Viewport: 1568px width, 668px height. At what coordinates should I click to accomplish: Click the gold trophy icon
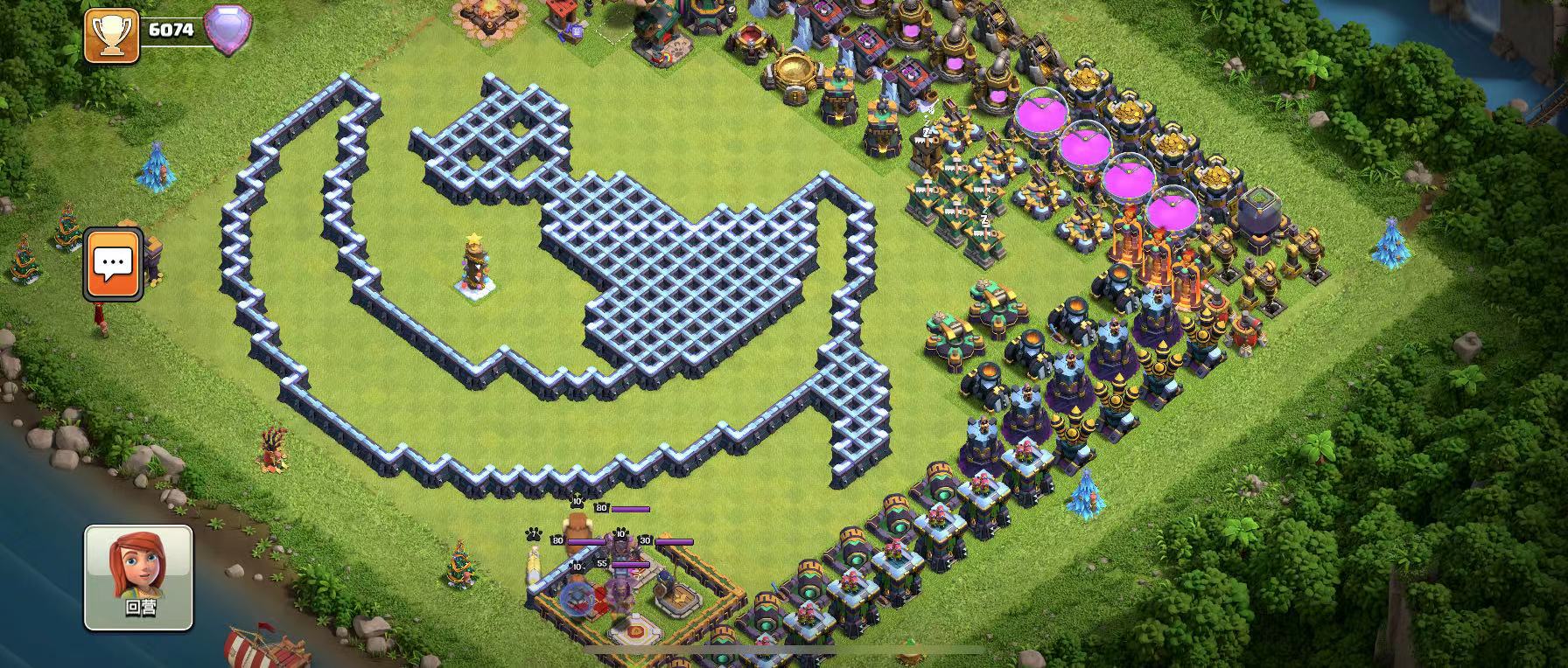(x=112, y=35)
